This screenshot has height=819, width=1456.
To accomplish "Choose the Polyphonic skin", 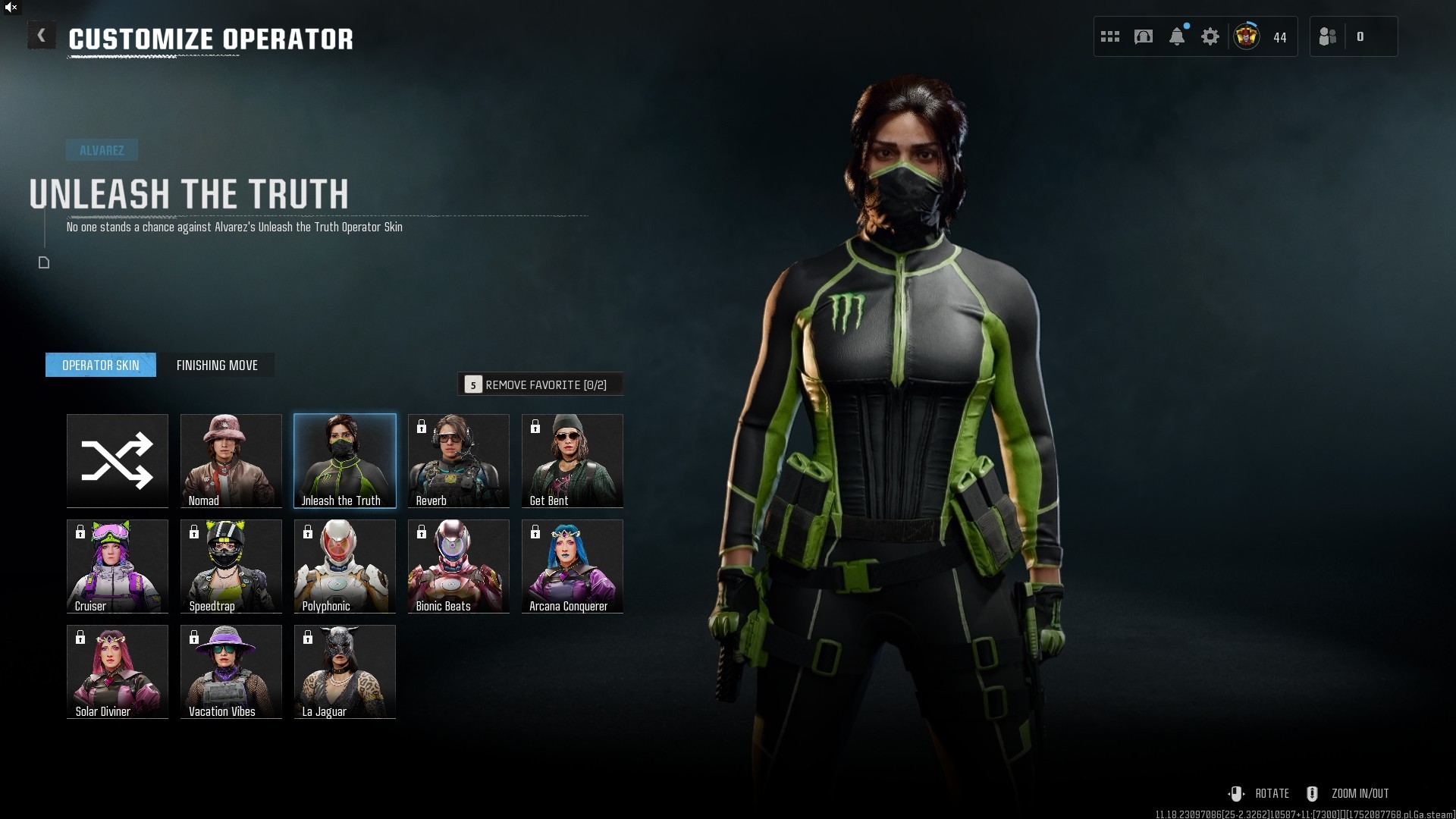I will (345, 566).
